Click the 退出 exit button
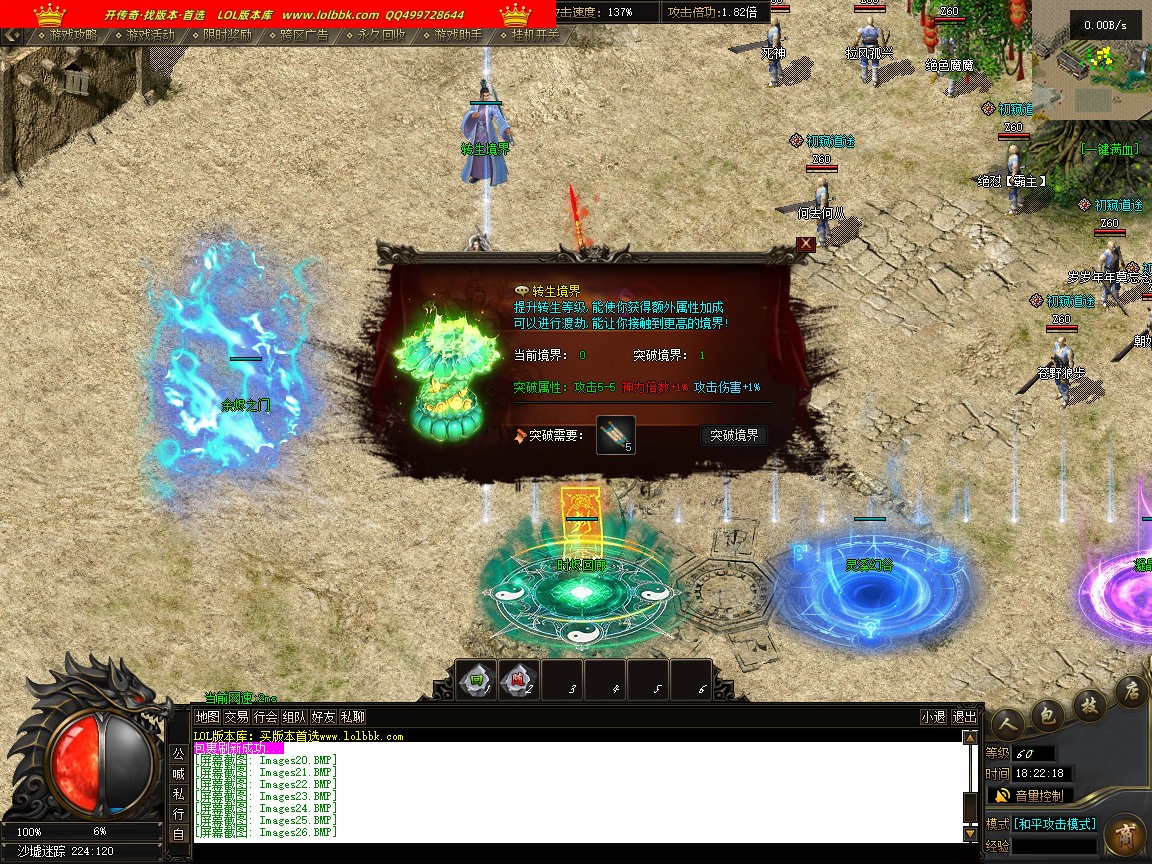Viewport: 1152px width, 864px height. tap(964, 717)
